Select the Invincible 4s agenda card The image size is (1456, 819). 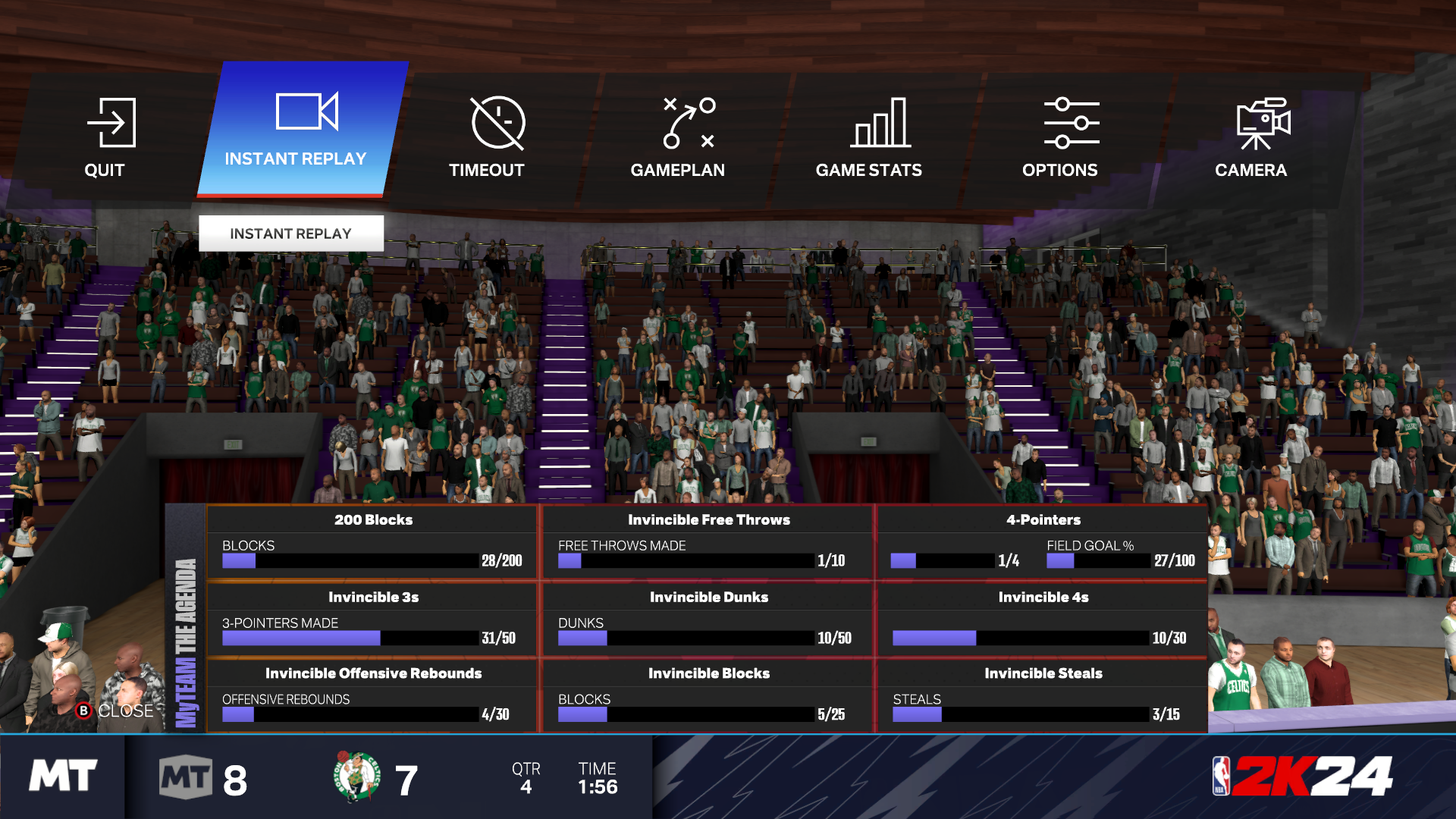tap(1043, 620)
